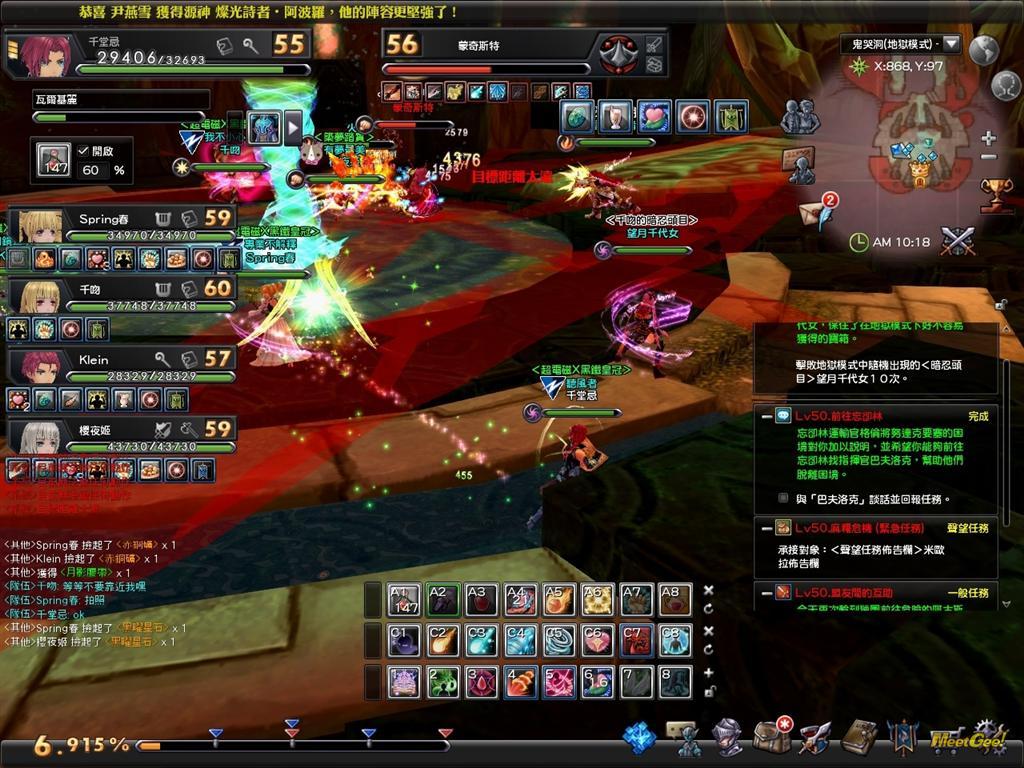Select party member Spring春 portrait
Image resolution: width=1024 pixels, height=768 pixels.
(x=41, y=227)
